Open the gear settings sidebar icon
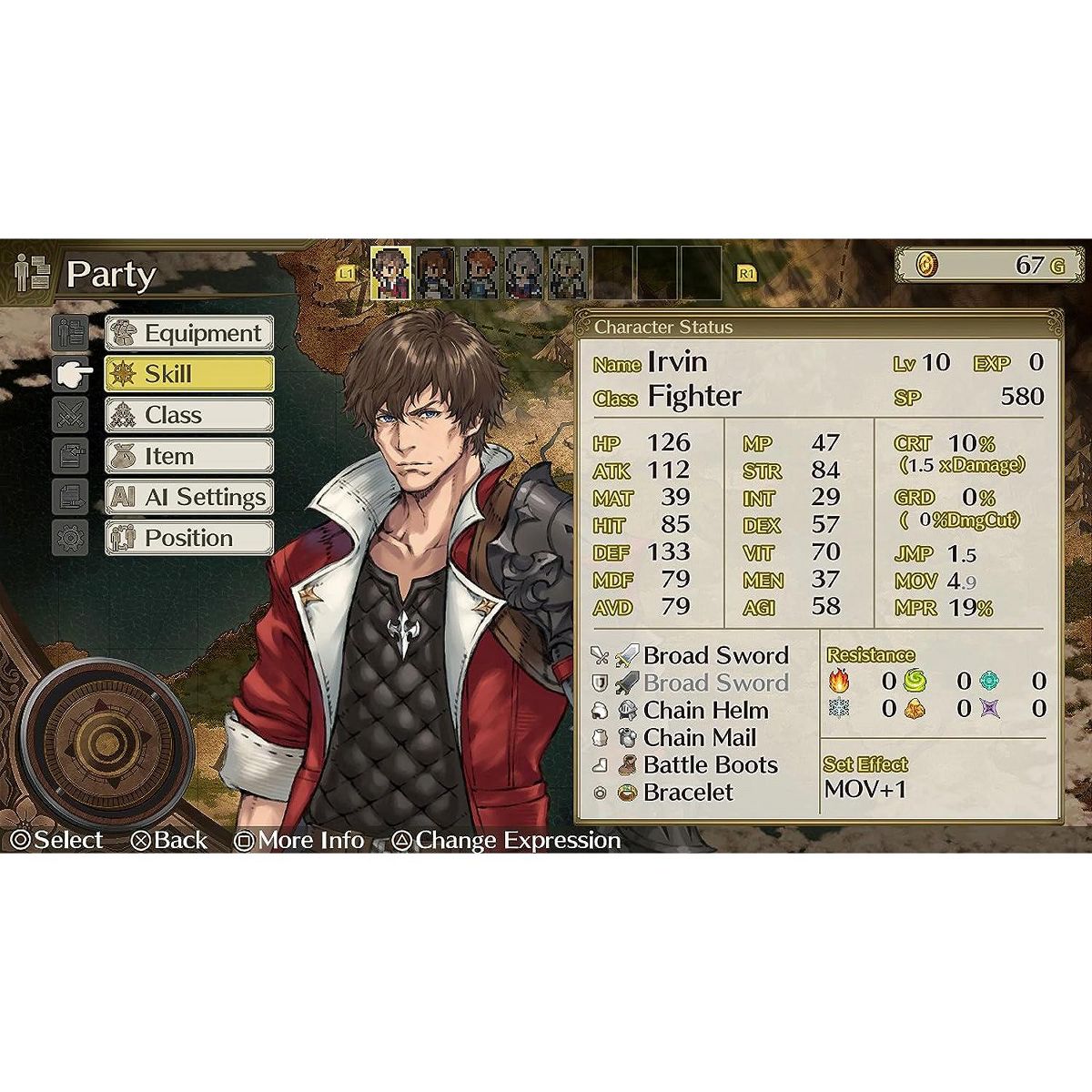Screen dimensions: 1092x1092 tap(70, 538)
